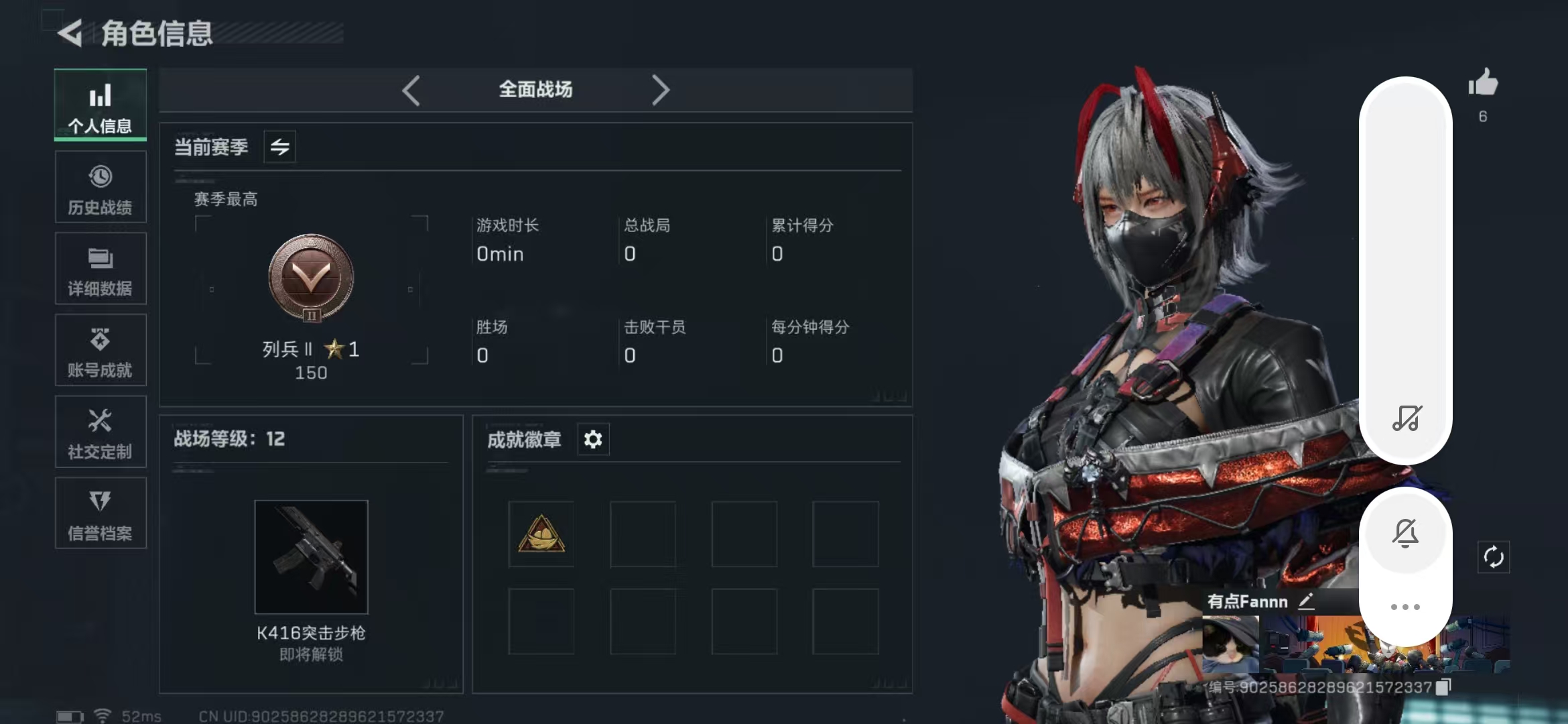This screenshot has height=724, width=1568.
Task: Open the three-dots more options overlay button
Action: (x=1405, y=607)
